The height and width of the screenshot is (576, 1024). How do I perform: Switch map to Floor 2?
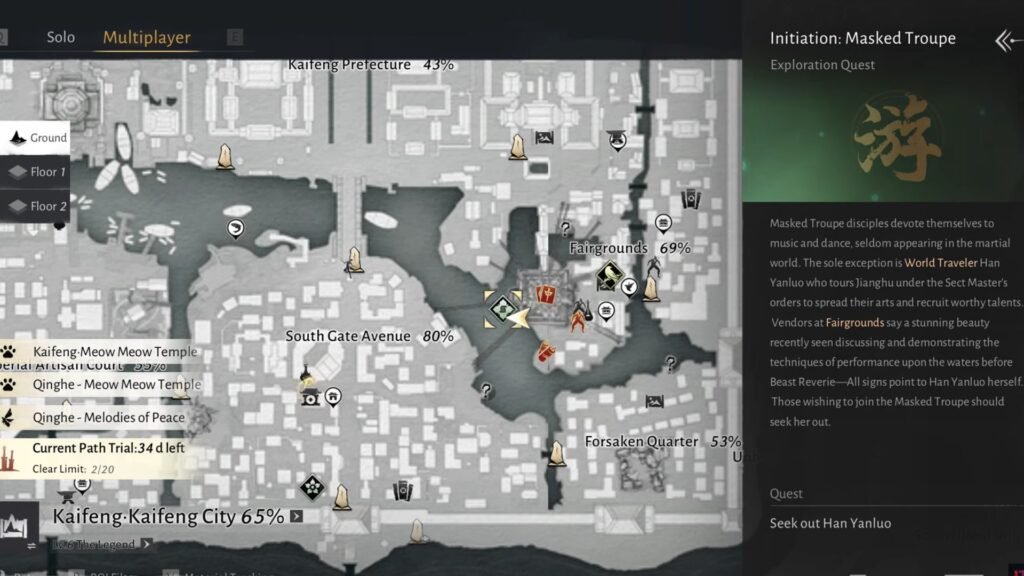(x=37, y=206)
